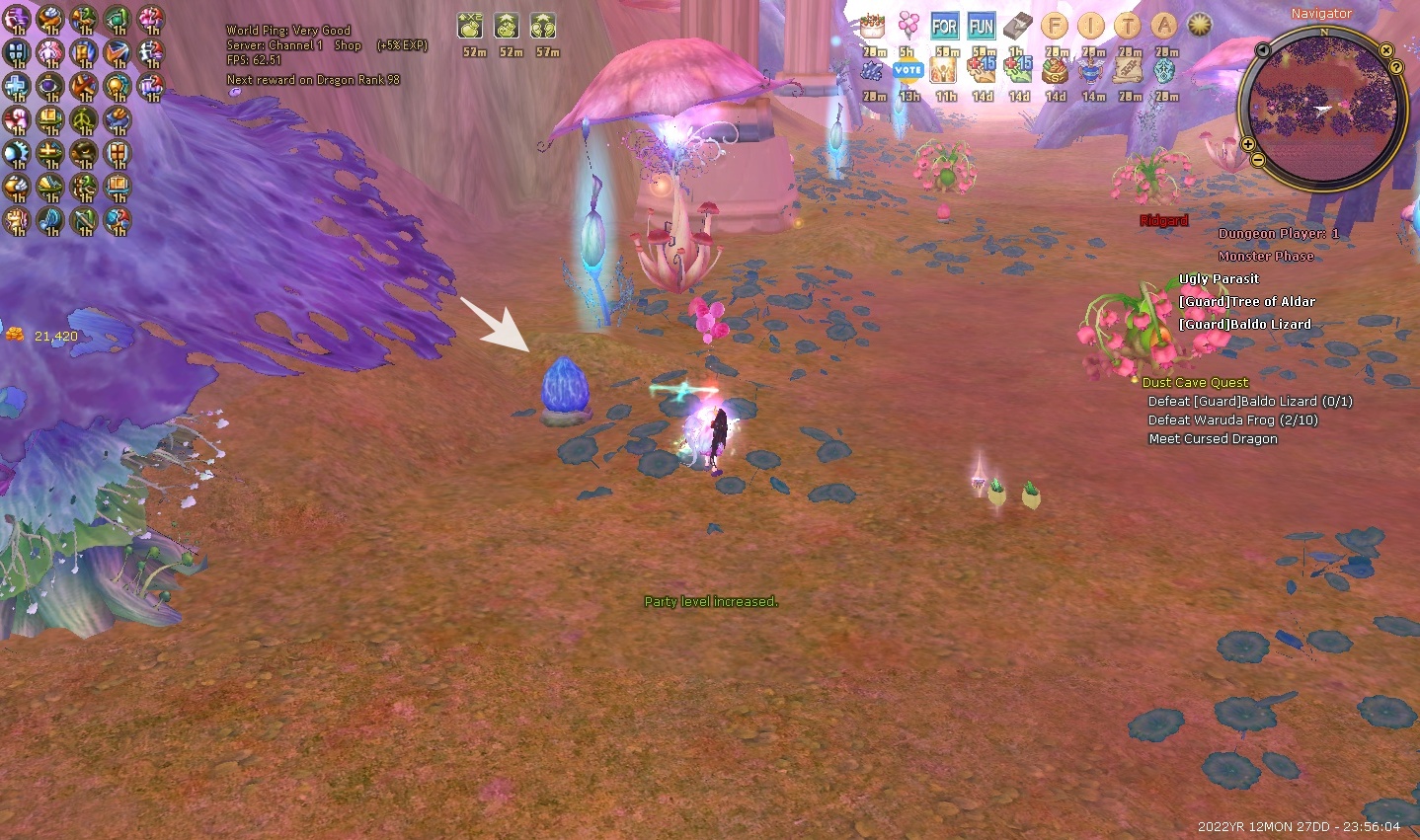Screen dimensions: 1420x840
Task: Click the Navigator minimap display
Action: pyautogui.click(x=1323, y=107)
